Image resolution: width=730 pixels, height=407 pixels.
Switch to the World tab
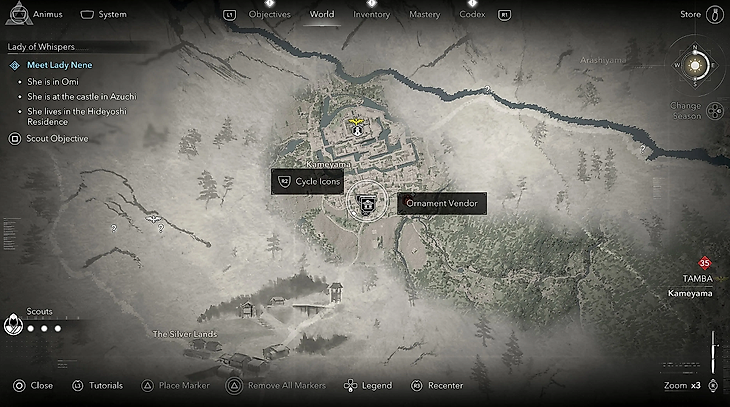coord(322,15)
